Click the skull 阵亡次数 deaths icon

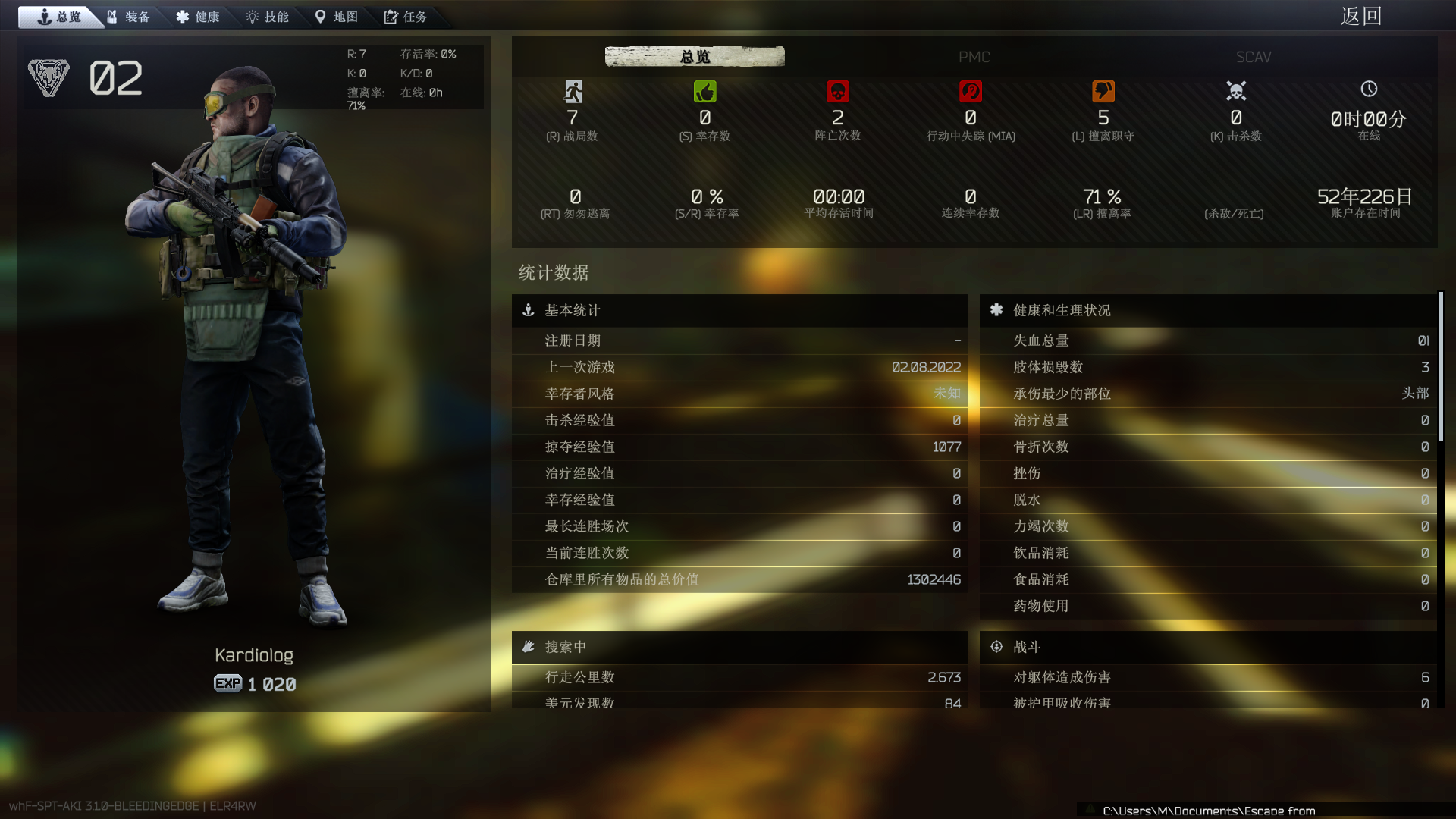(838, 91)
